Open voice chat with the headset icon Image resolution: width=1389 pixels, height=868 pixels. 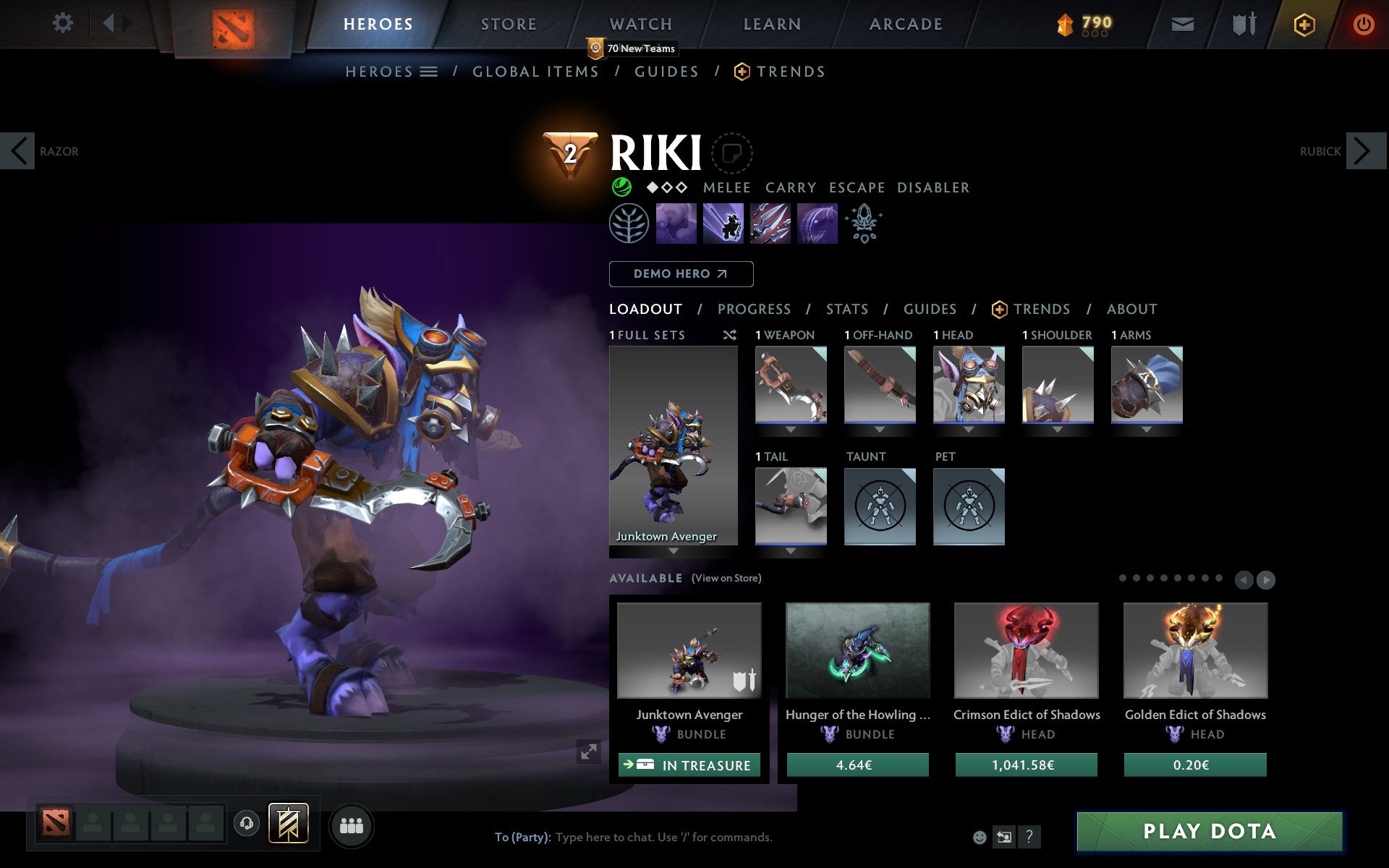[x=247, y=823]
